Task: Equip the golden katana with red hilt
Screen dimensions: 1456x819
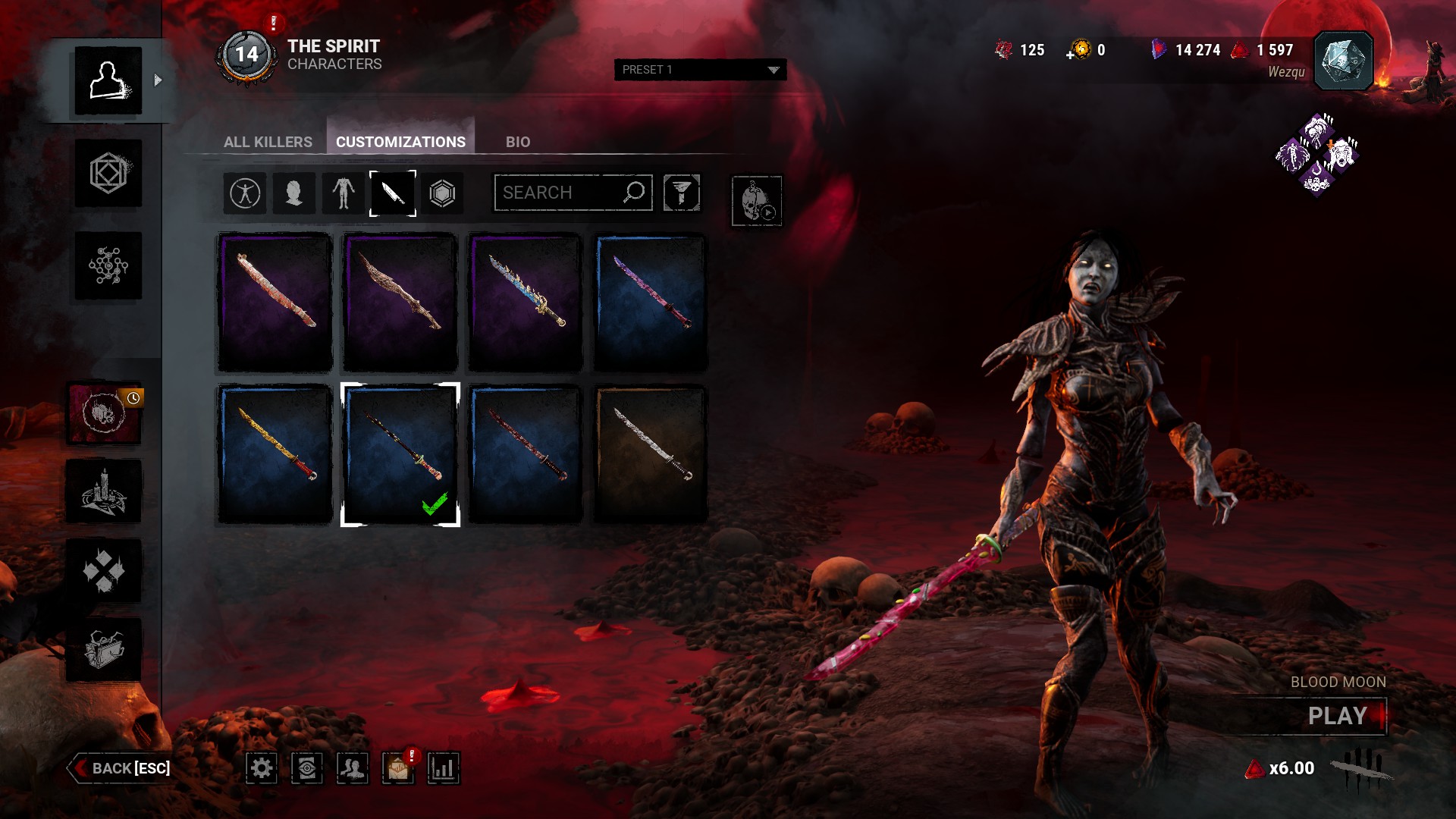Action: point(275,454)
